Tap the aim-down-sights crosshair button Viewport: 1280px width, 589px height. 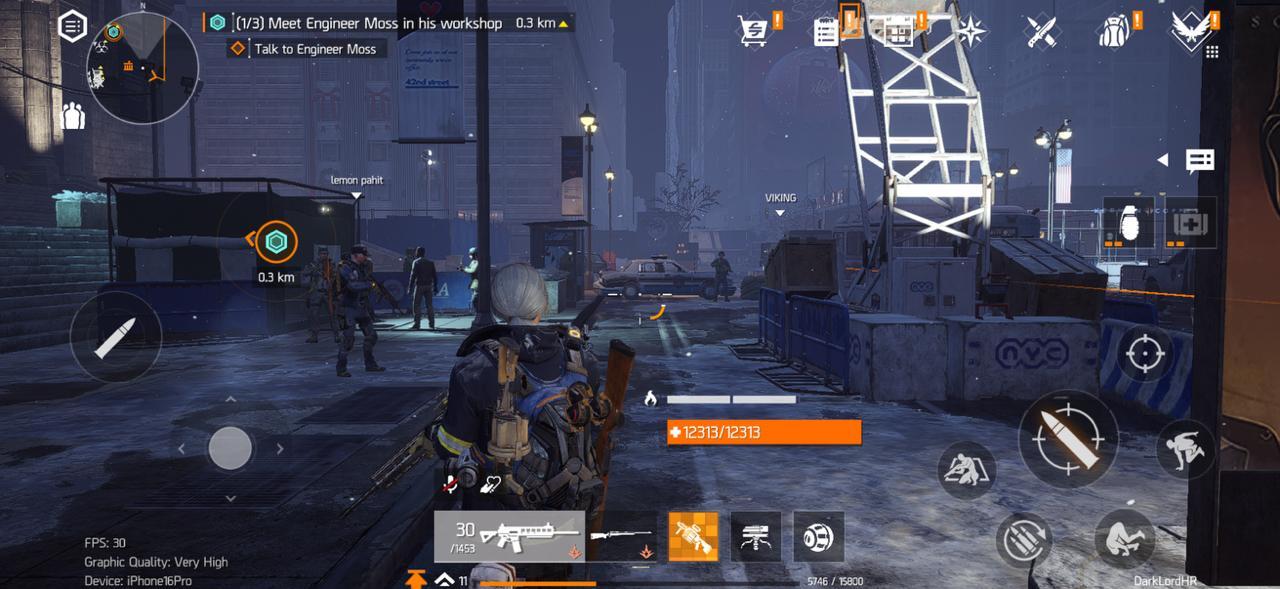click(1144, 354)
